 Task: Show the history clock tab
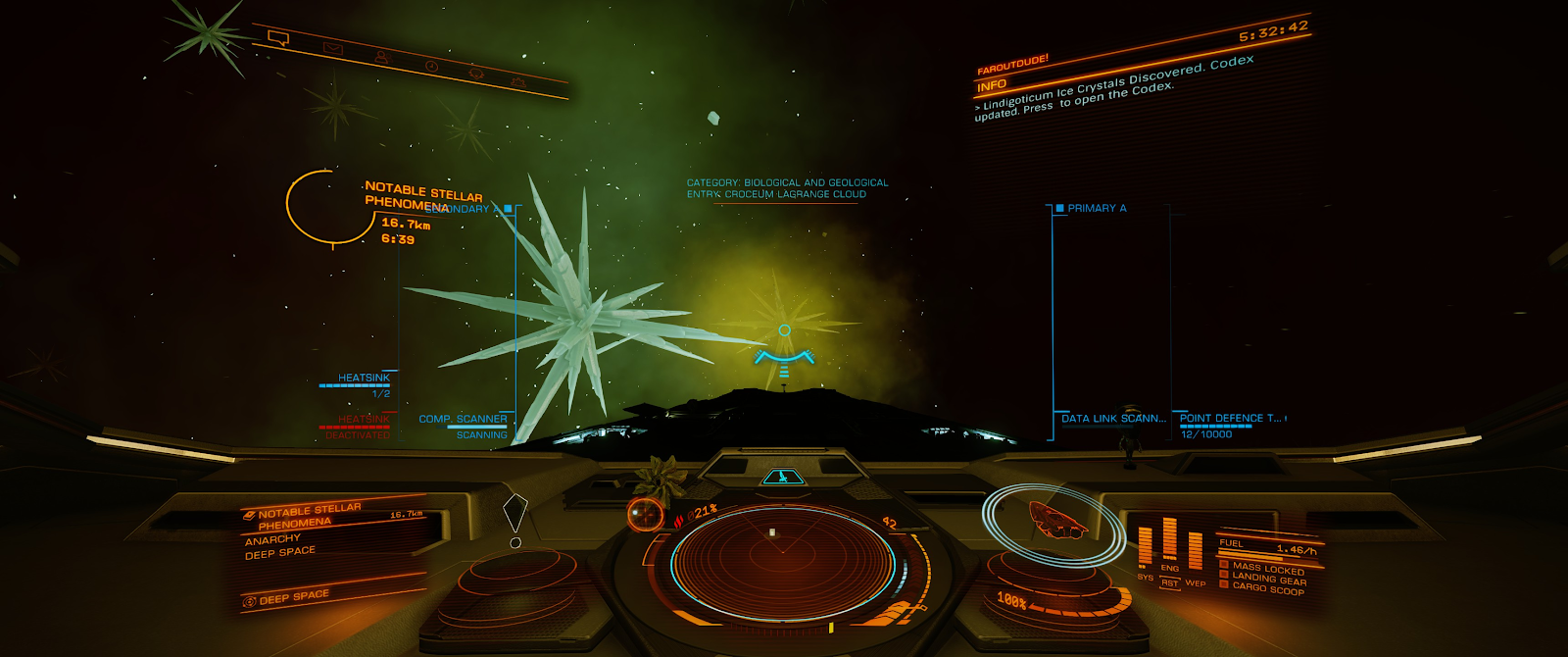click(432, 66)
